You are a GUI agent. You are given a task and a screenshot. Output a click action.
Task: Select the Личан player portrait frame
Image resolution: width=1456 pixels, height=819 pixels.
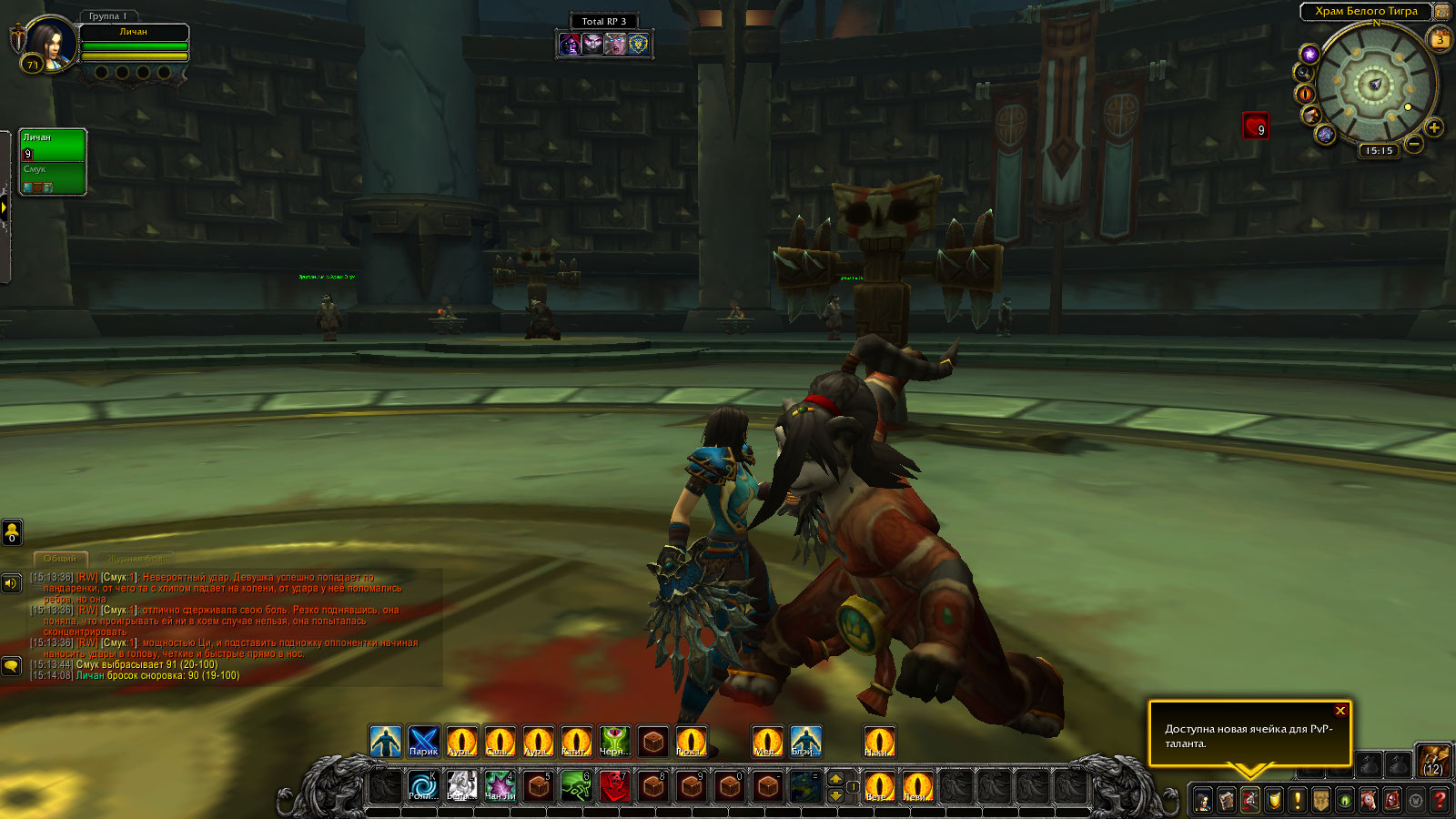click(x=51, y=44)
